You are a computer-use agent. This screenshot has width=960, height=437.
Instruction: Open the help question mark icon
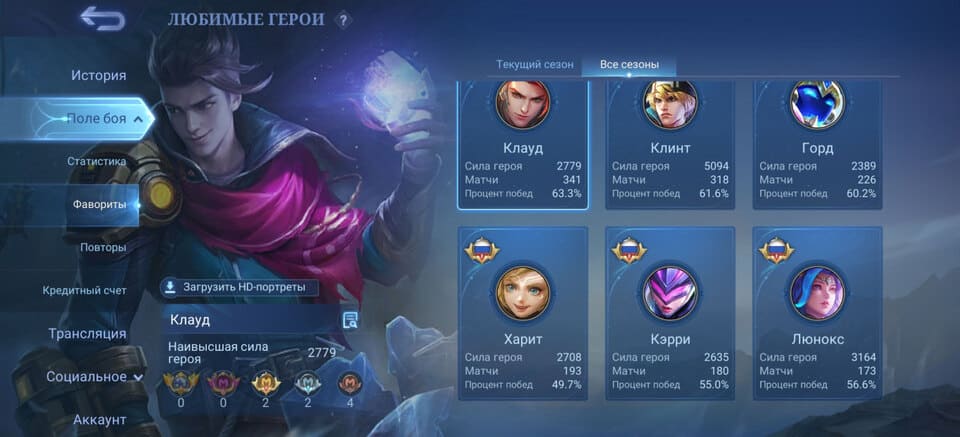(x=343, y=19)
